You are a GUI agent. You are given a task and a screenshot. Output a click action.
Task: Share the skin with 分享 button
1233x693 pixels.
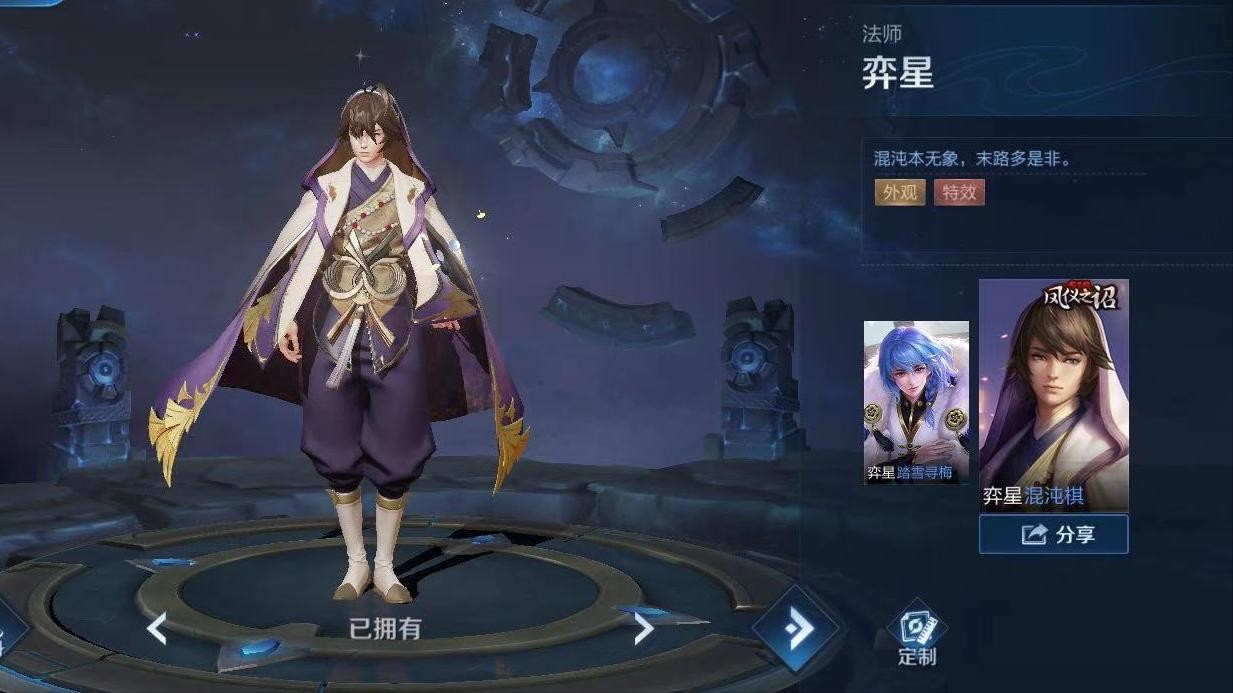click(x=1053, y=534)
